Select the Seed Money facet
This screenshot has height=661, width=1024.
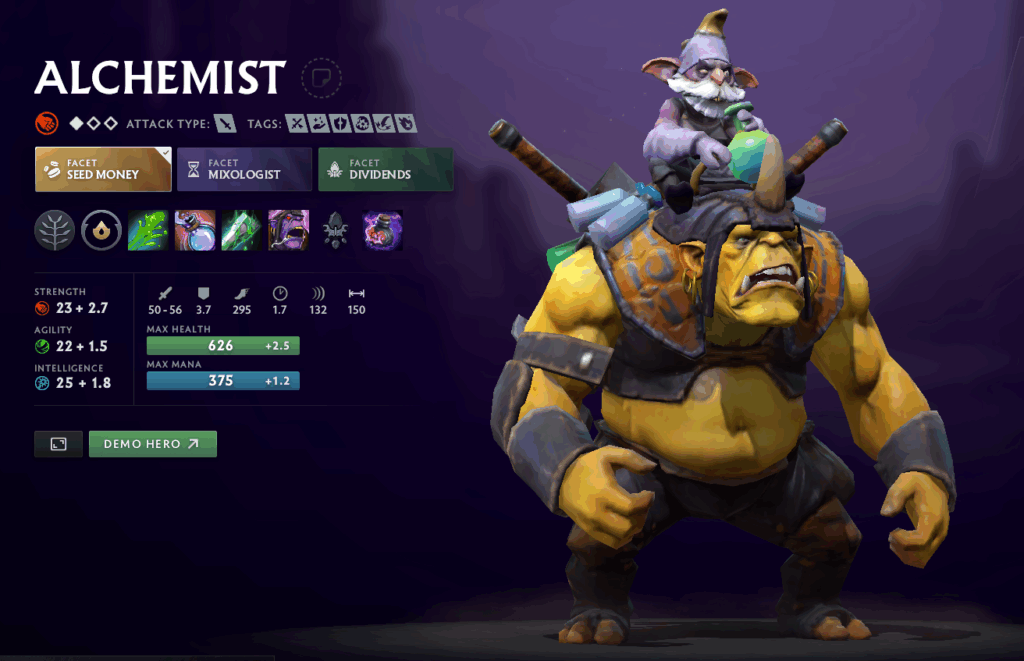click(102, 169)
